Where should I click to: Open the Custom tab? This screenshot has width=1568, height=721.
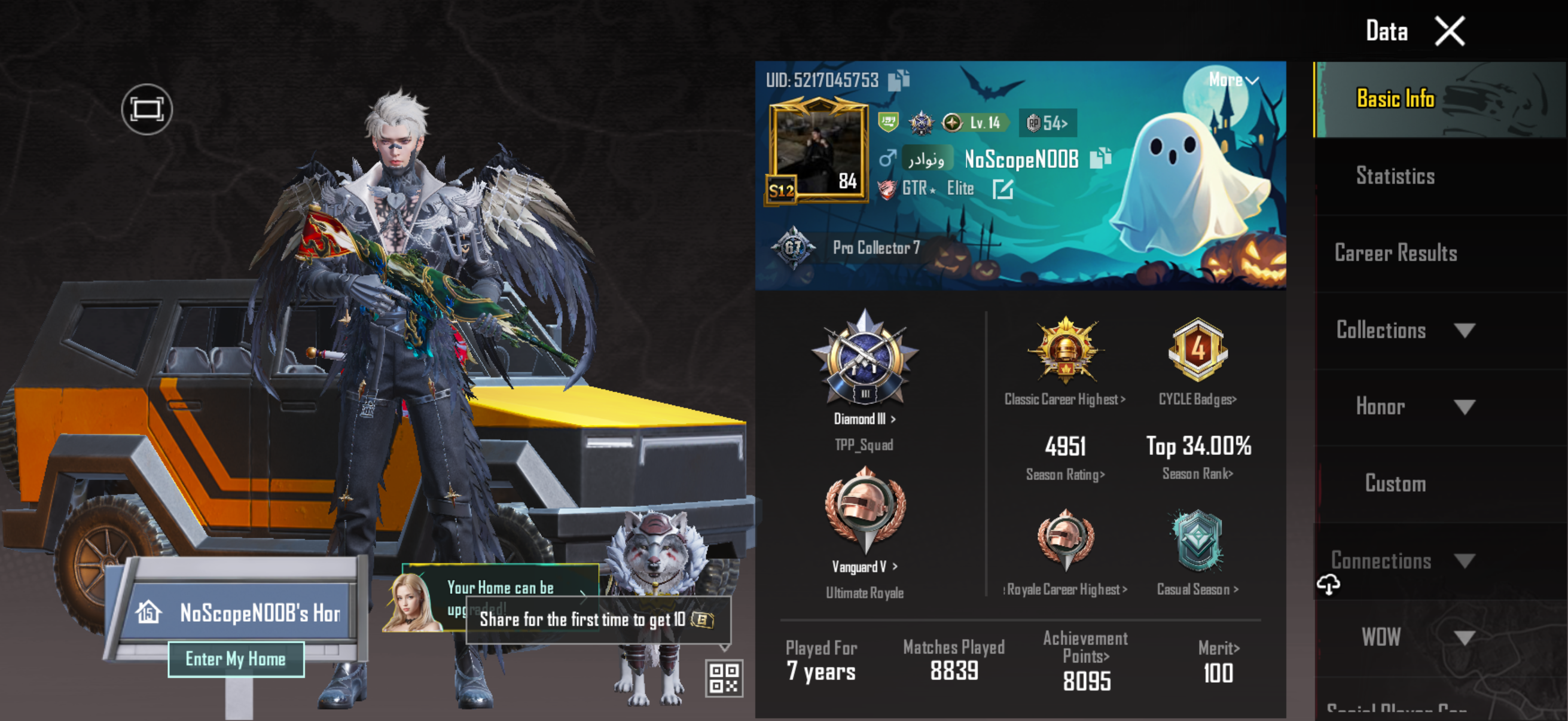(x=1395, y=484)
